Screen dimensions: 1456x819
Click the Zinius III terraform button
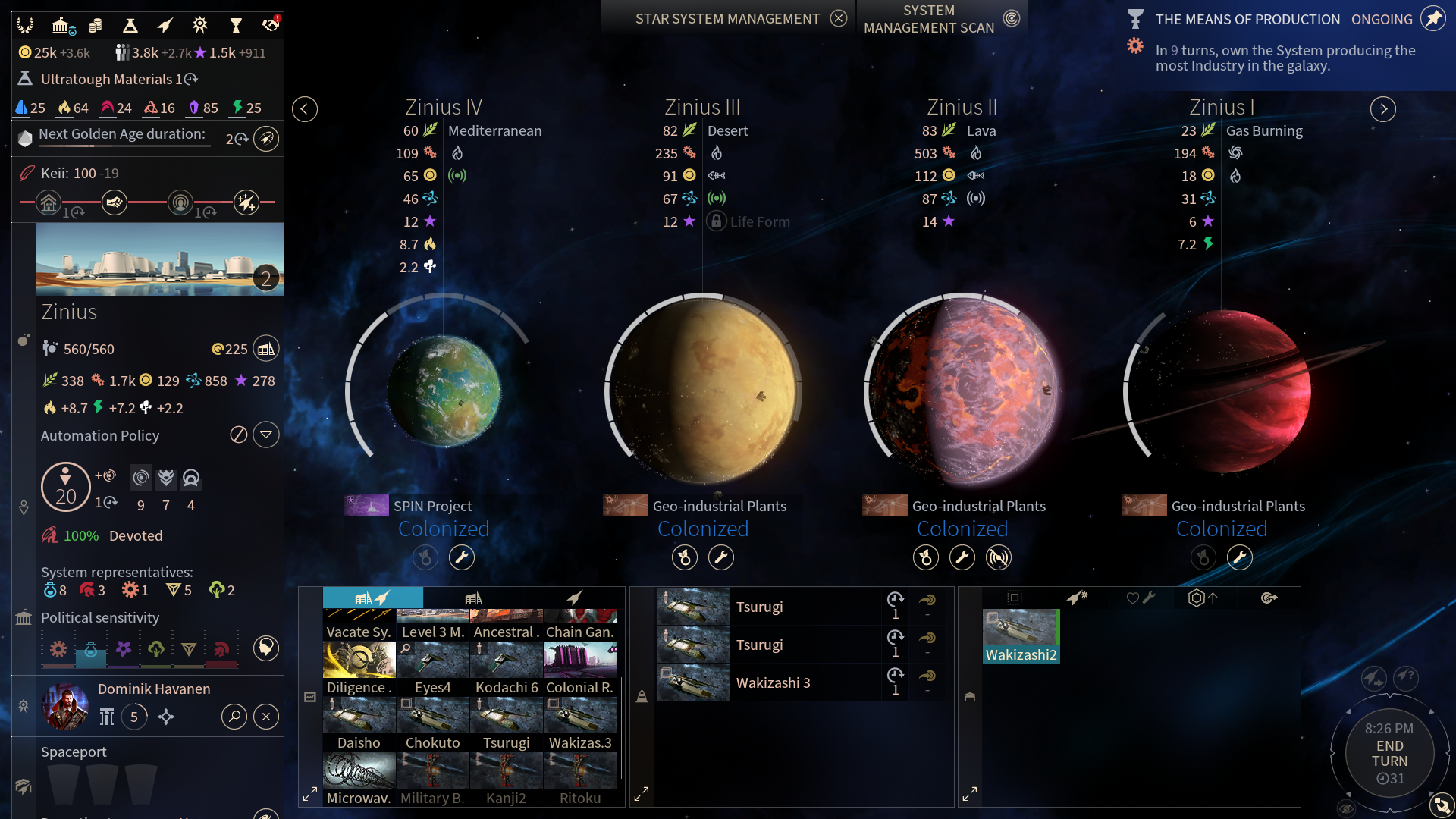[x=685, y=558]
